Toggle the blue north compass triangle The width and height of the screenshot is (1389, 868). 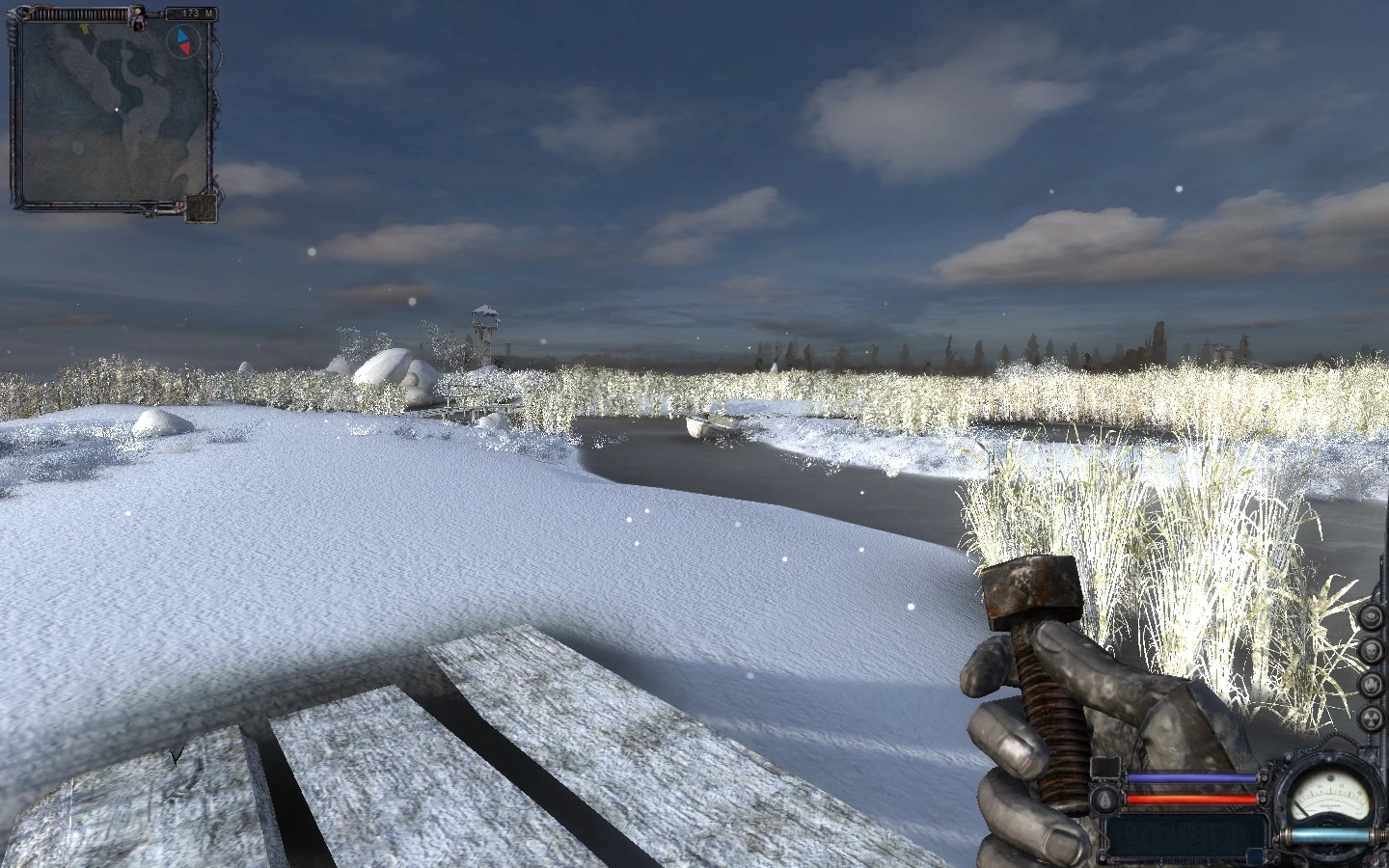(180, 37)
